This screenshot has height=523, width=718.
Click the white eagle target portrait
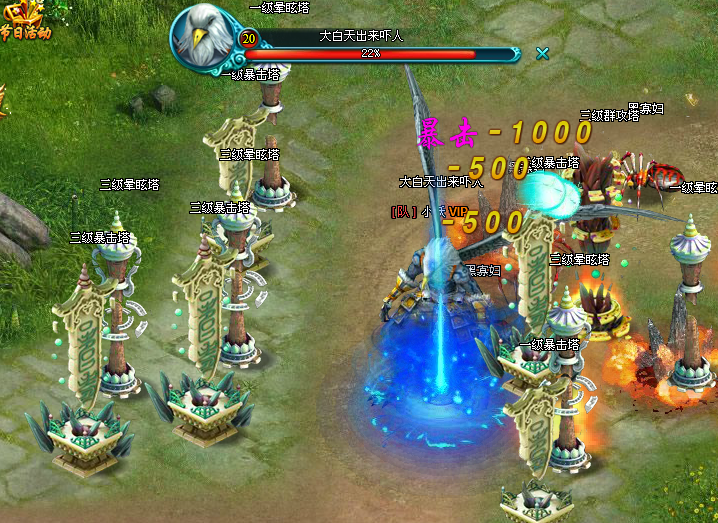(x=204, y=37)
